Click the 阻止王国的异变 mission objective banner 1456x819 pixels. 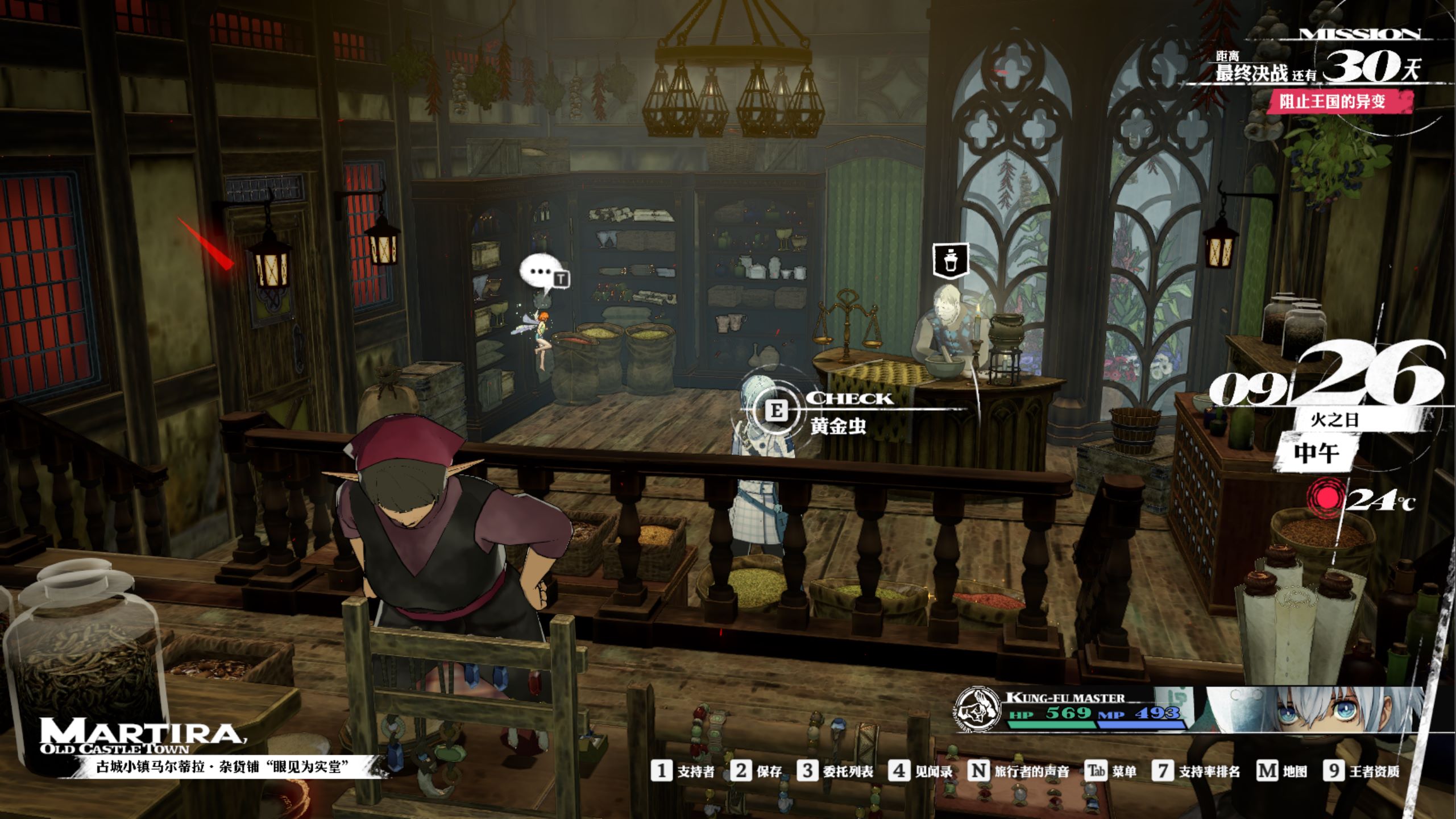click(1332, 102)
